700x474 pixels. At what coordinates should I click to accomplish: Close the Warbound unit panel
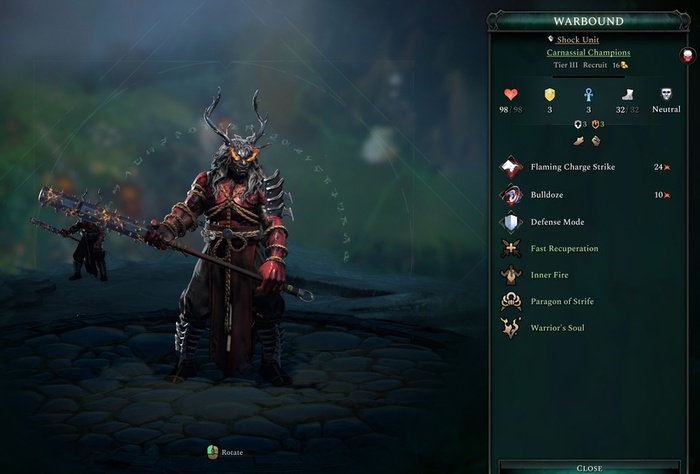(589, 467)
